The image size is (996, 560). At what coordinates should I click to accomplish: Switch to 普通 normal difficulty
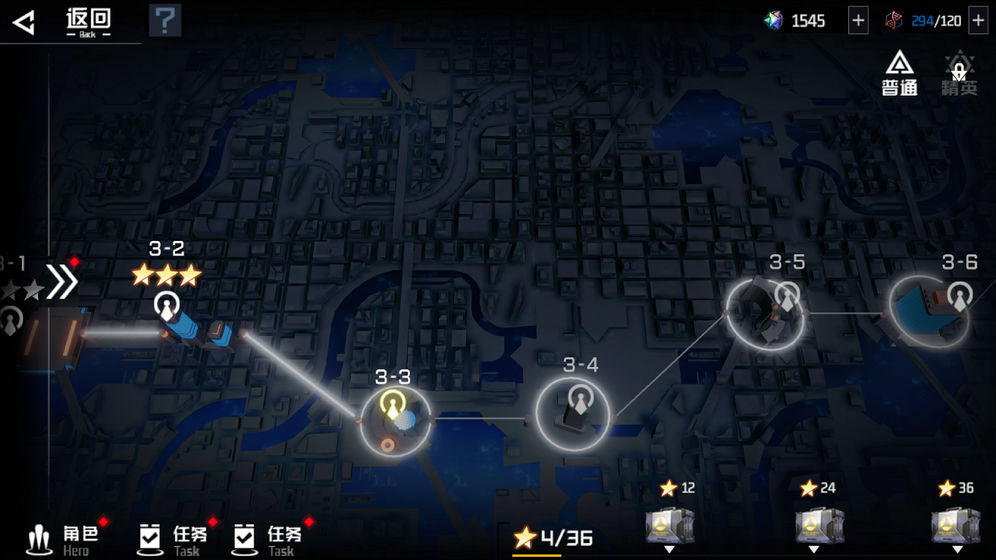click(900, 74)
